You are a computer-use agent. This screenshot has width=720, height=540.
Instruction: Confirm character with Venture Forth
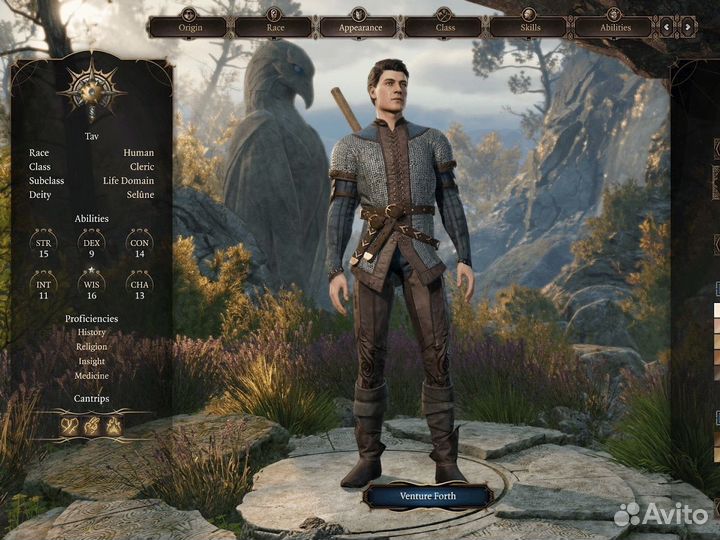pos(427,495)
